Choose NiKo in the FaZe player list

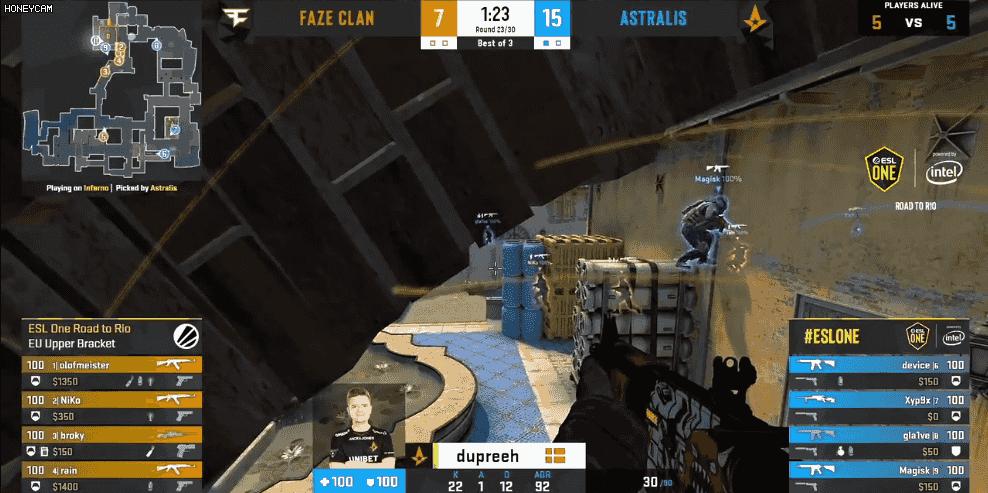112,408
